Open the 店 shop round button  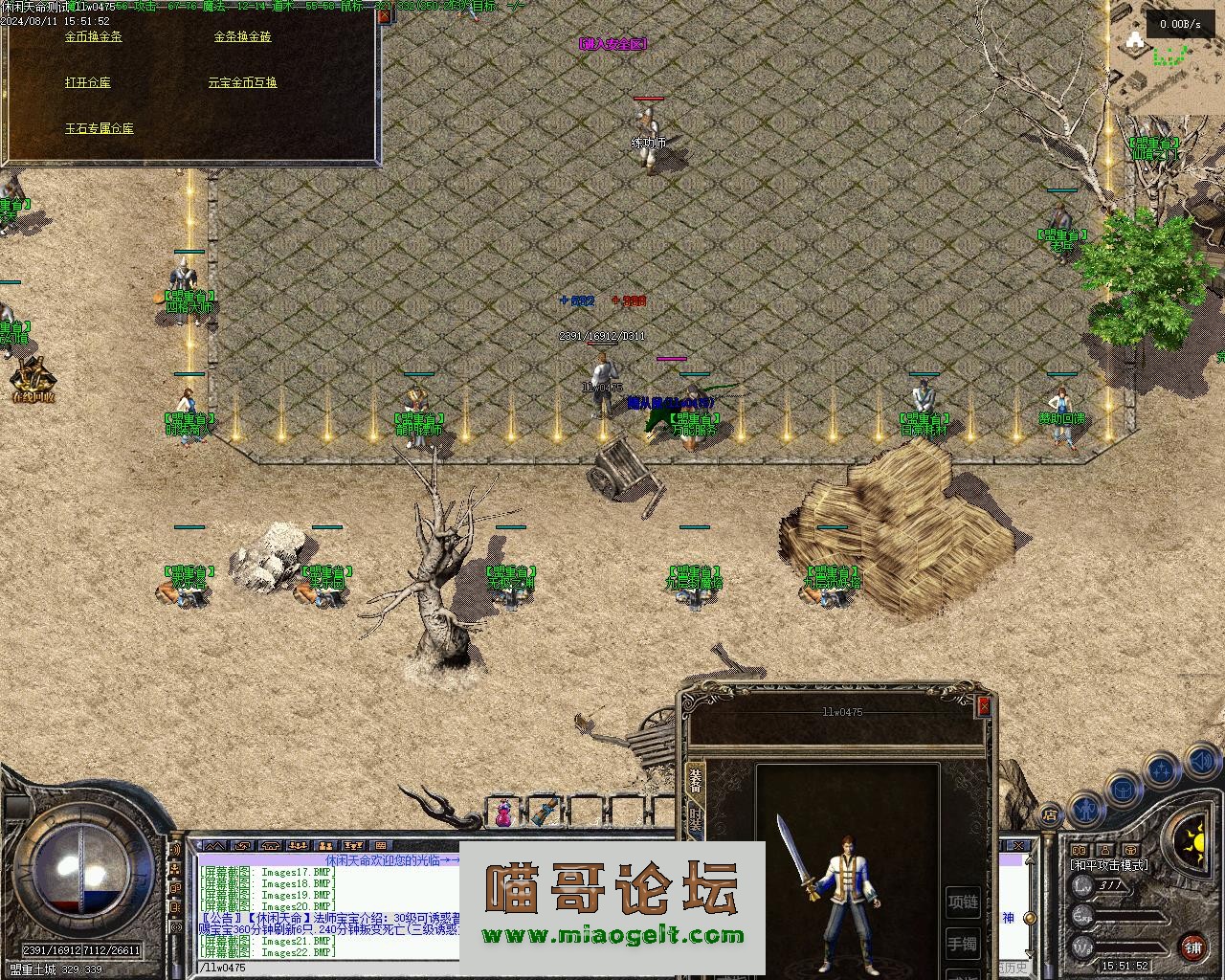[1050, 815]
